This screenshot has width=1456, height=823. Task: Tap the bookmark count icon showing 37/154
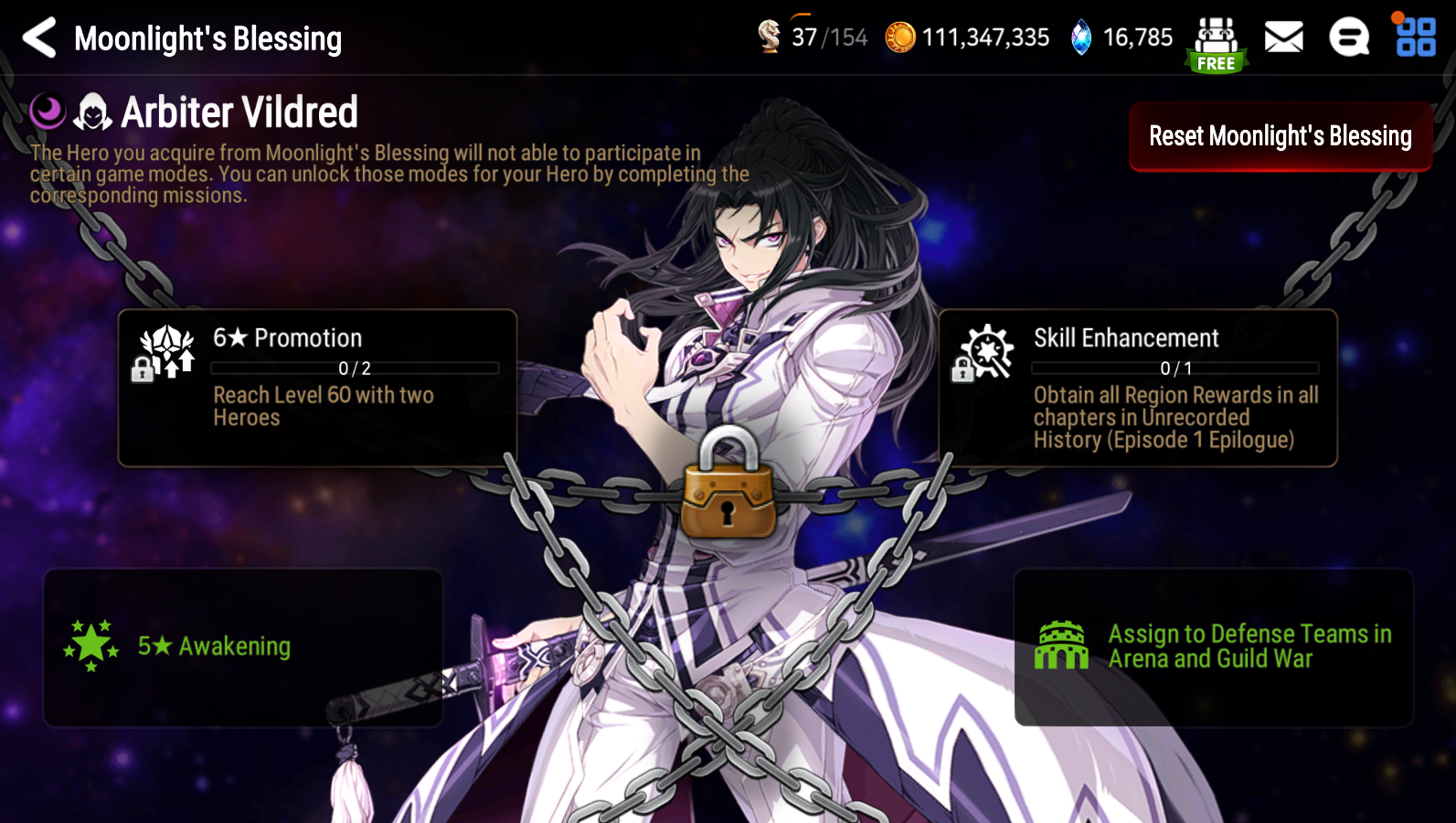point(772,37)
